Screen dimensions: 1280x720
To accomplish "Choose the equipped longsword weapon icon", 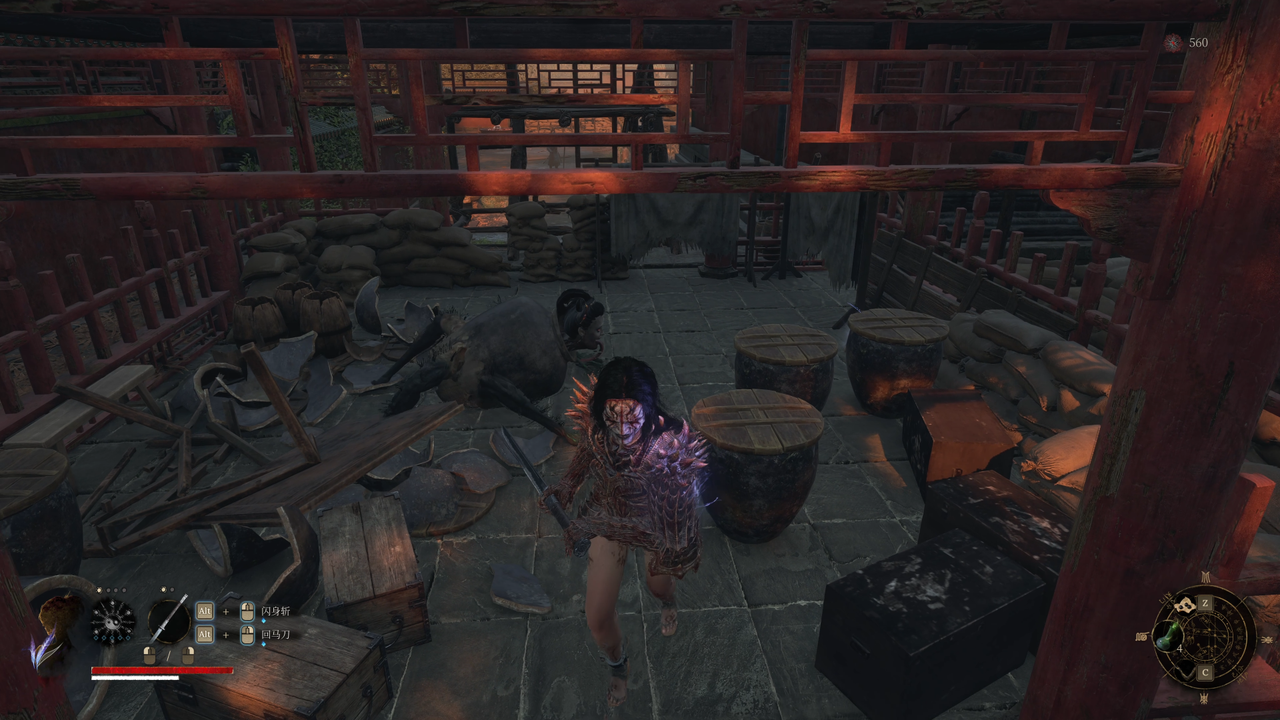I will click(169, 620).
